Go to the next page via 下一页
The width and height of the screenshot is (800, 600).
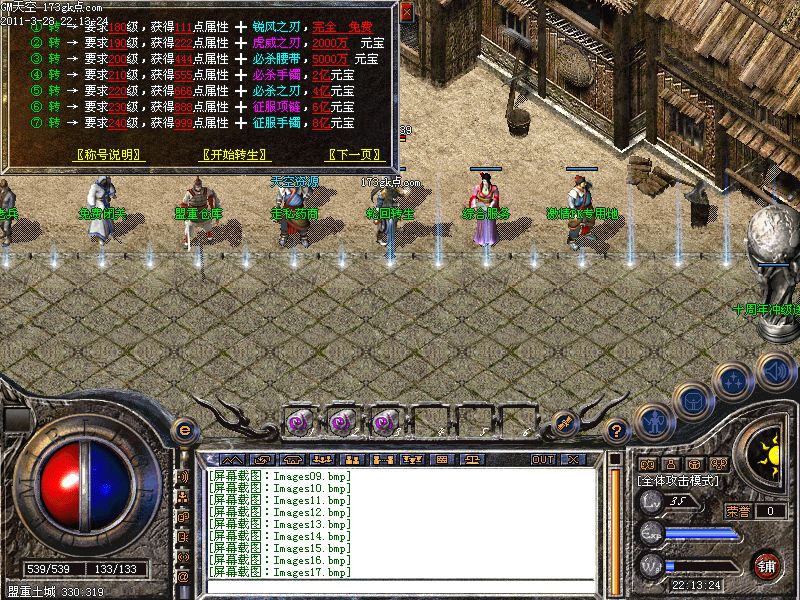click(355, 155)
